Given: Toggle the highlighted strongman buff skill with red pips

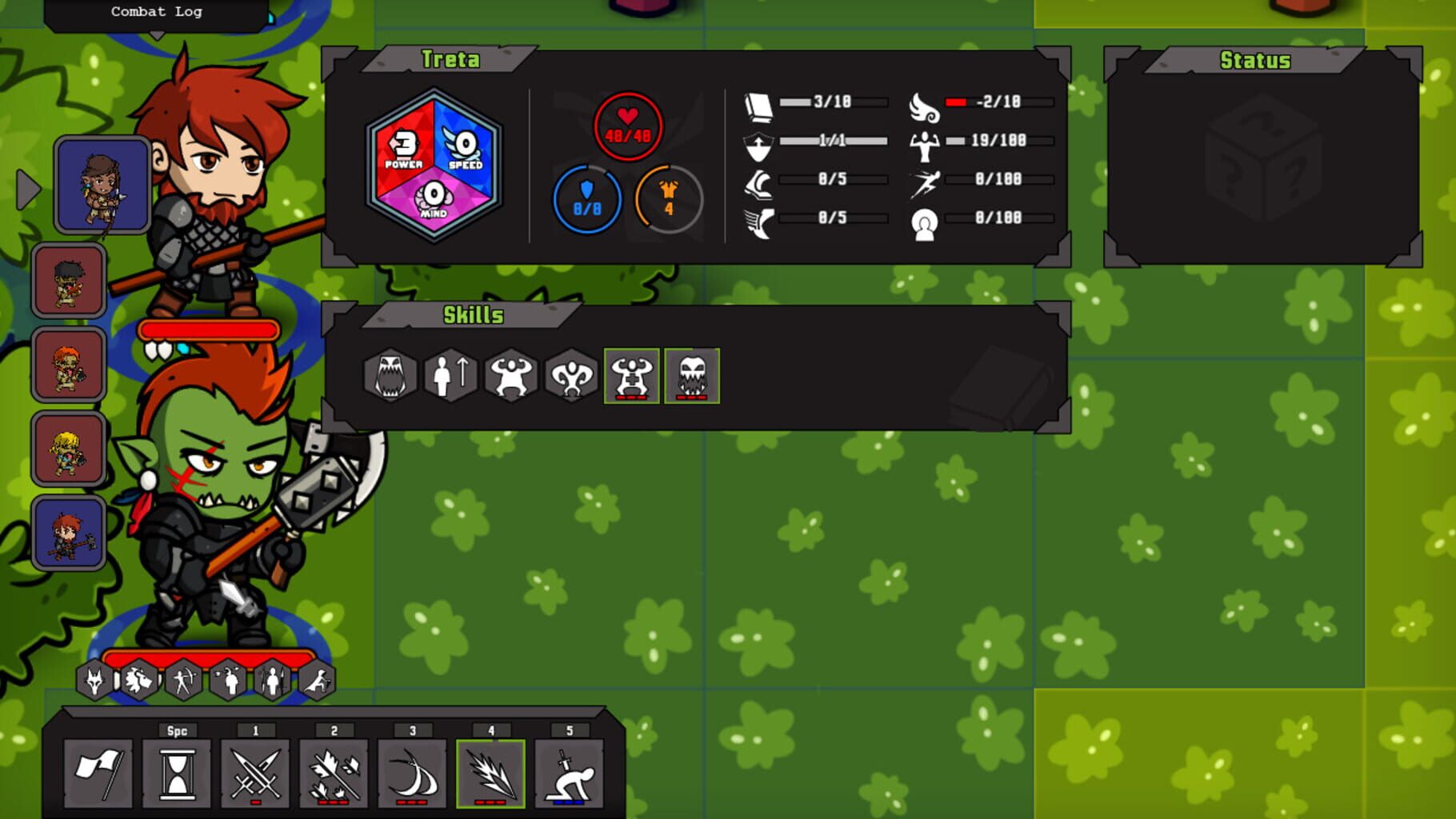Looking at the screenshot, I should tap(632, 376).
